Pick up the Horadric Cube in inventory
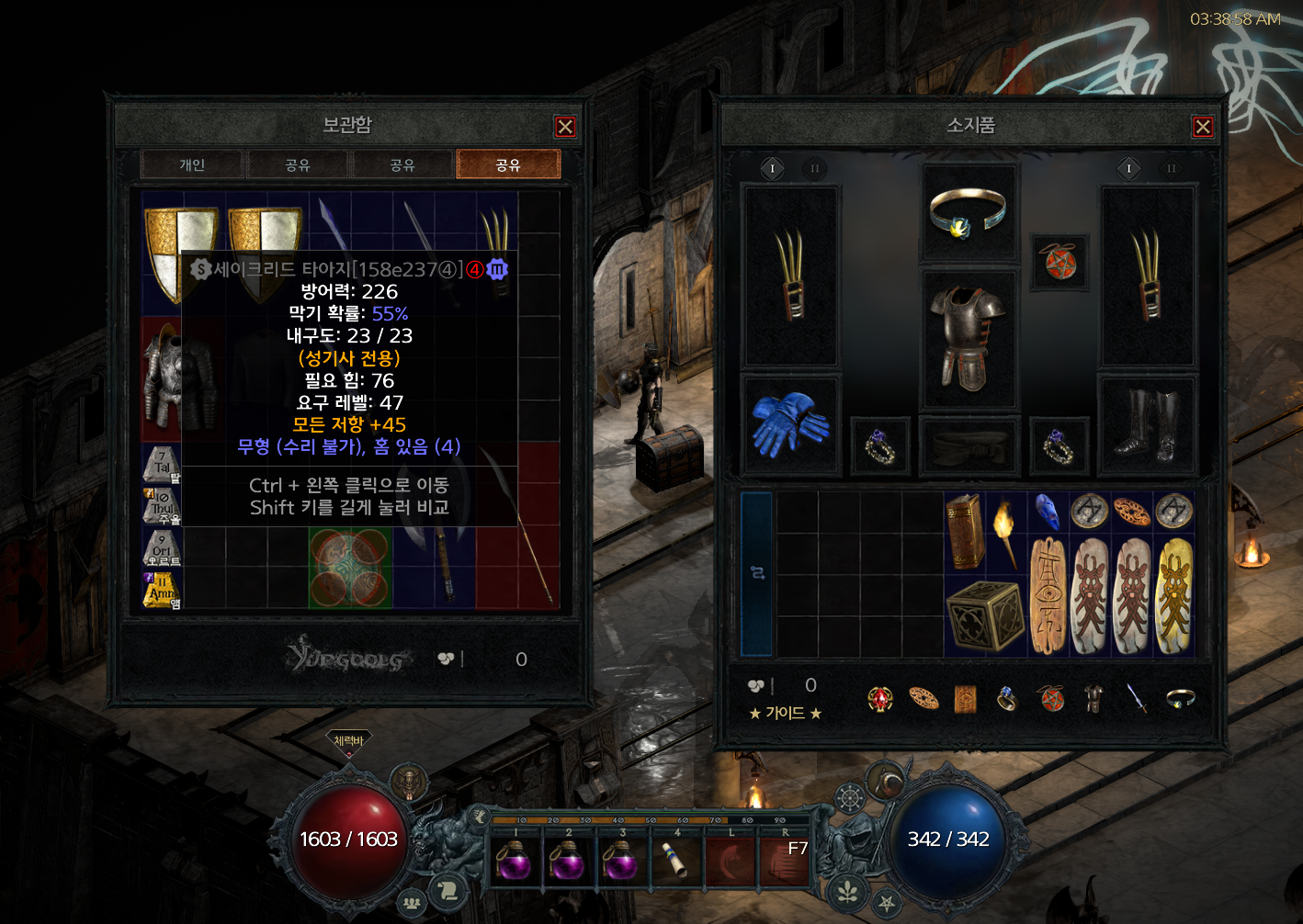 (x=985, y=615)
